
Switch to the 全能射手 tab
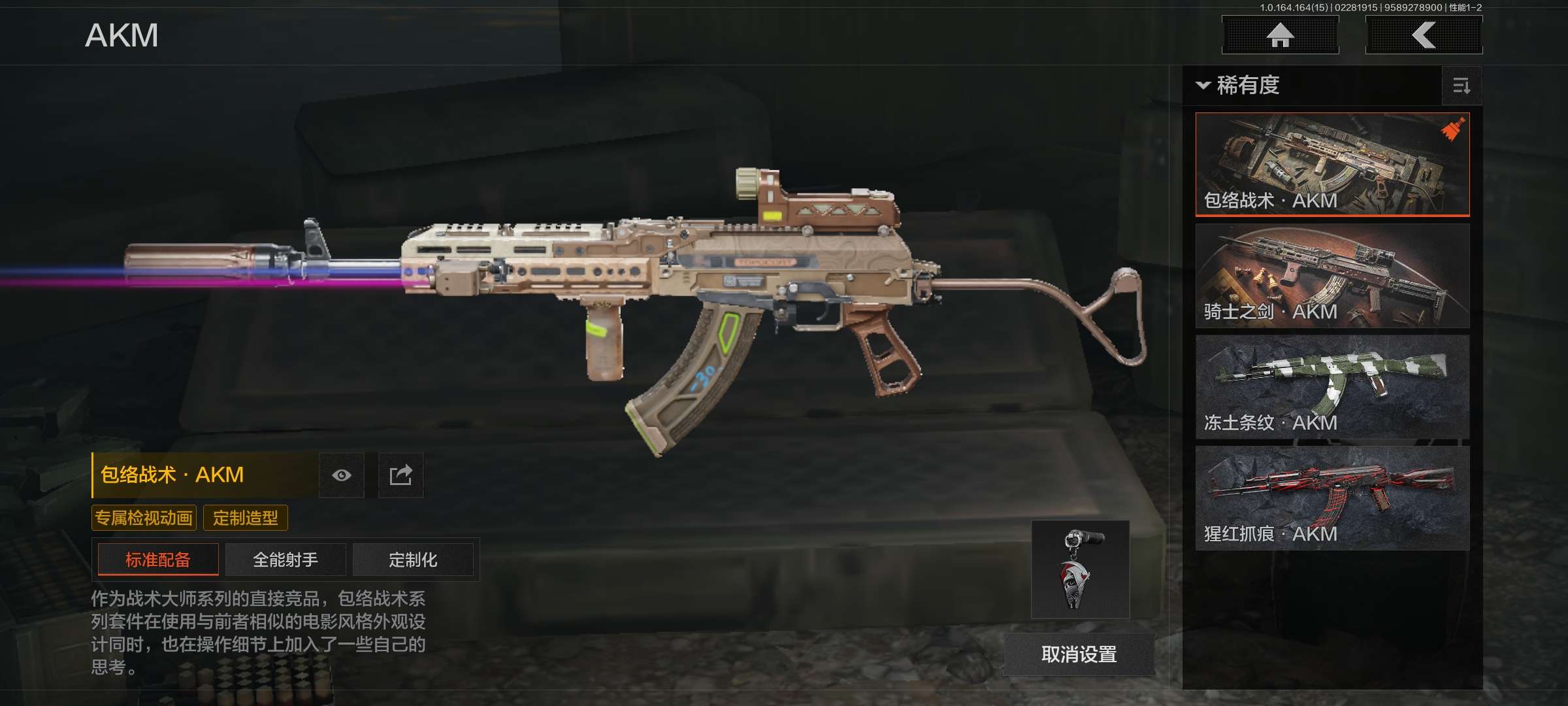[x=286, y=560]
